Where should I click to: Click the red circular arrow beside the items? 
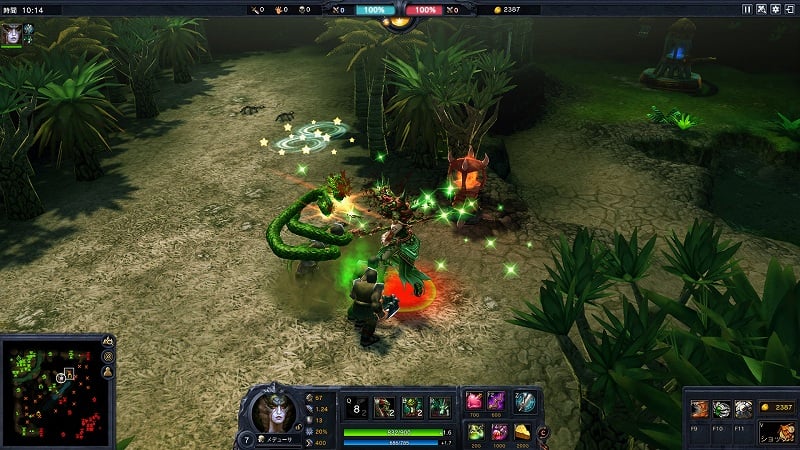pyautogui.click(x=543, y=432)
